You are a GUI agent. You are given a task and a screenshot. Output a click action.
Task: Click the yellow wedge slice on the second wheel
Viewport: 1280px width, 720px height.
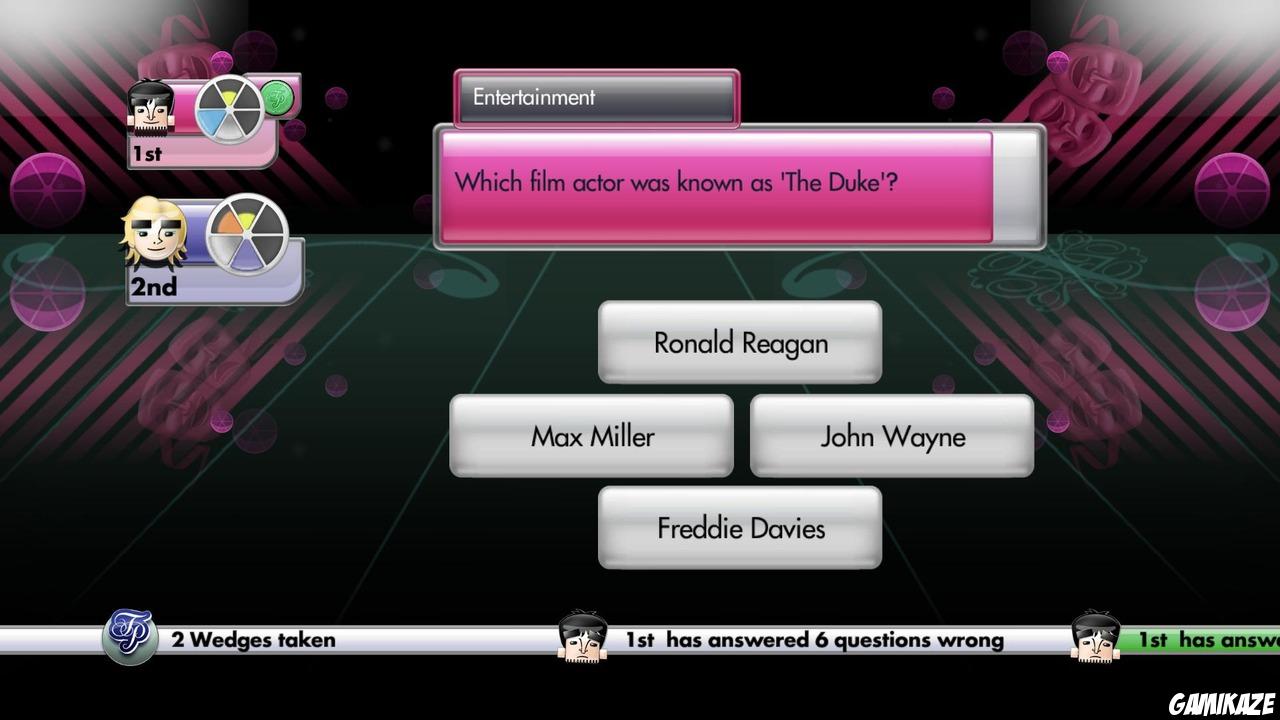pyautogui.click(x=247, y=219)
